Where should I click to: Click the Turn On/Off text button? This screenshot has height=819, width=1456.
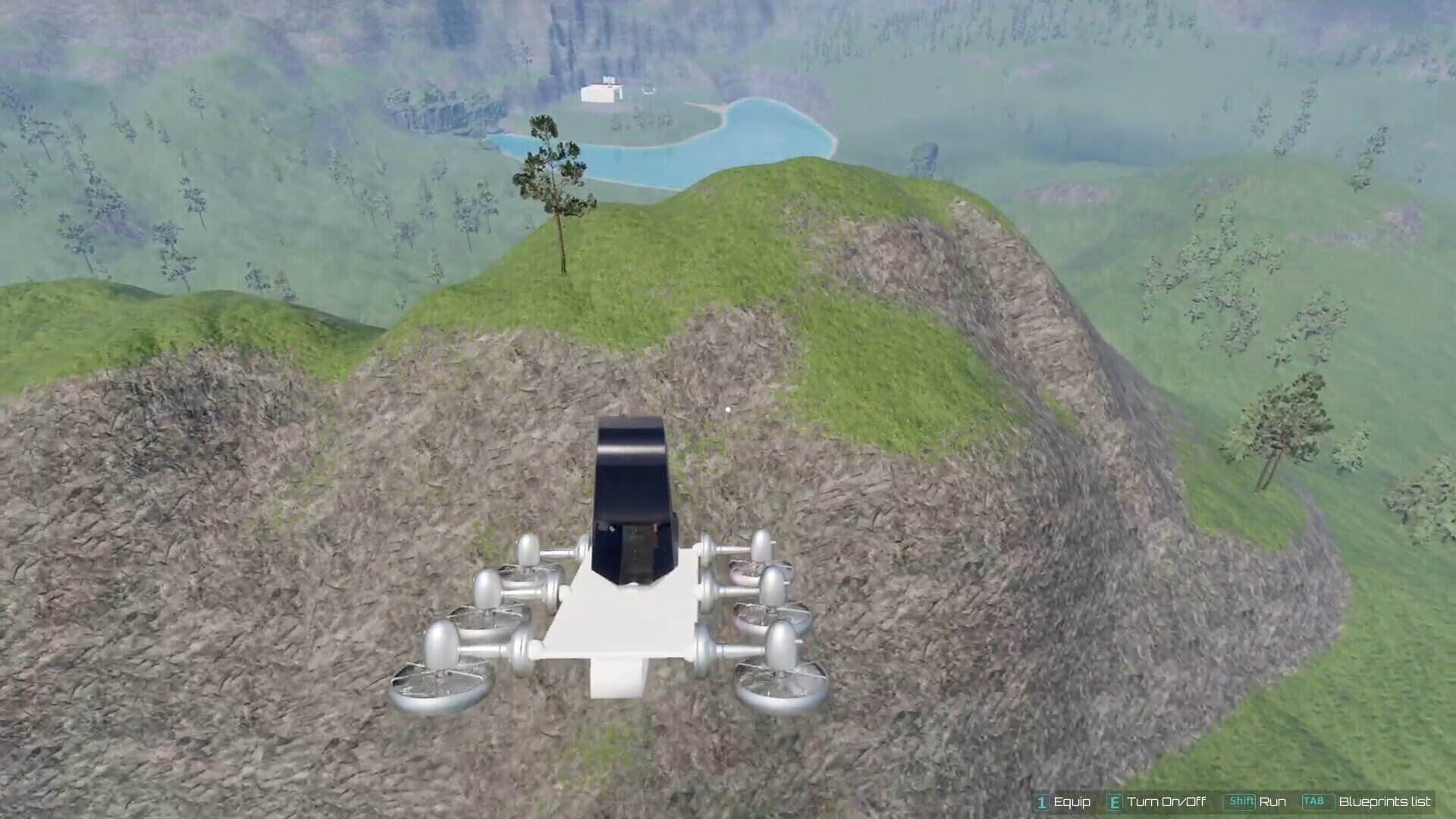click(1166, 802)
